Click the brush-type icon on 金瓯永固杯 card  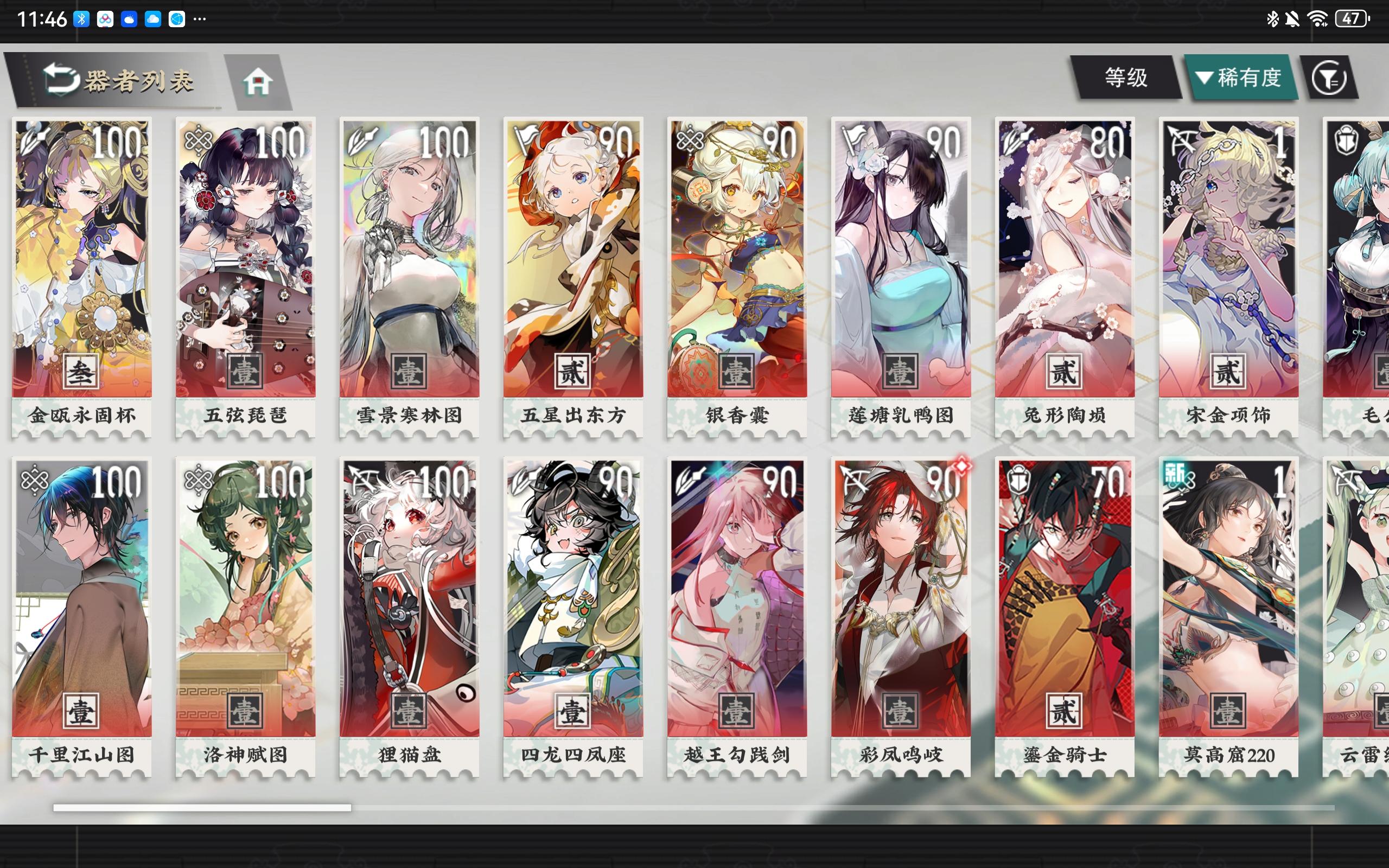click(33, 140)
